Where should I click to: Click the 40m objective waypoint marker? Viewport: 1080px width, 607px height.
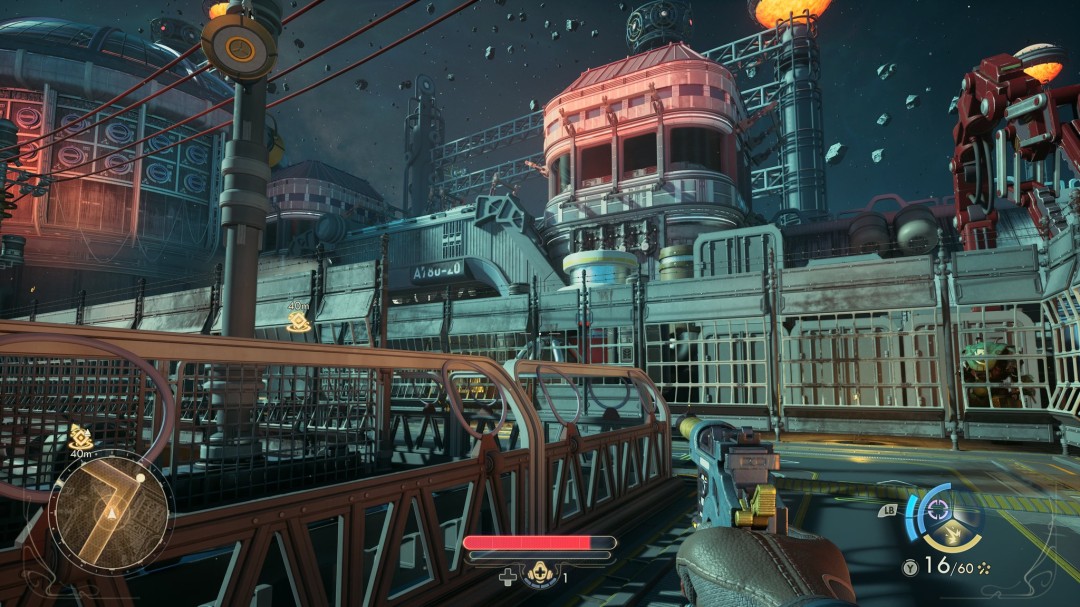297,320
